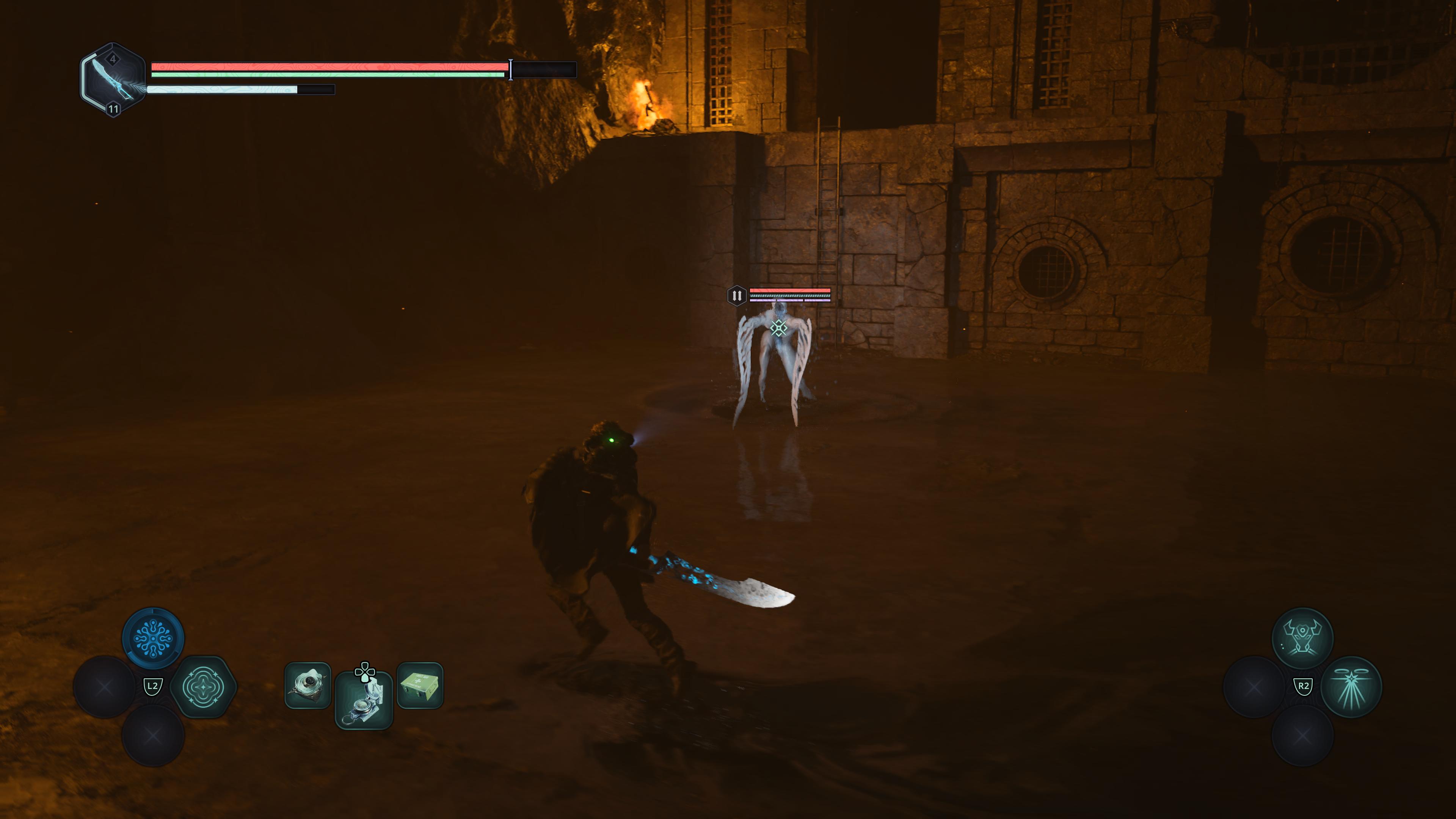1456x819 pixels.
Task: Use the green first aid kit
Action: pyautogui.click(x=420, y=686)
